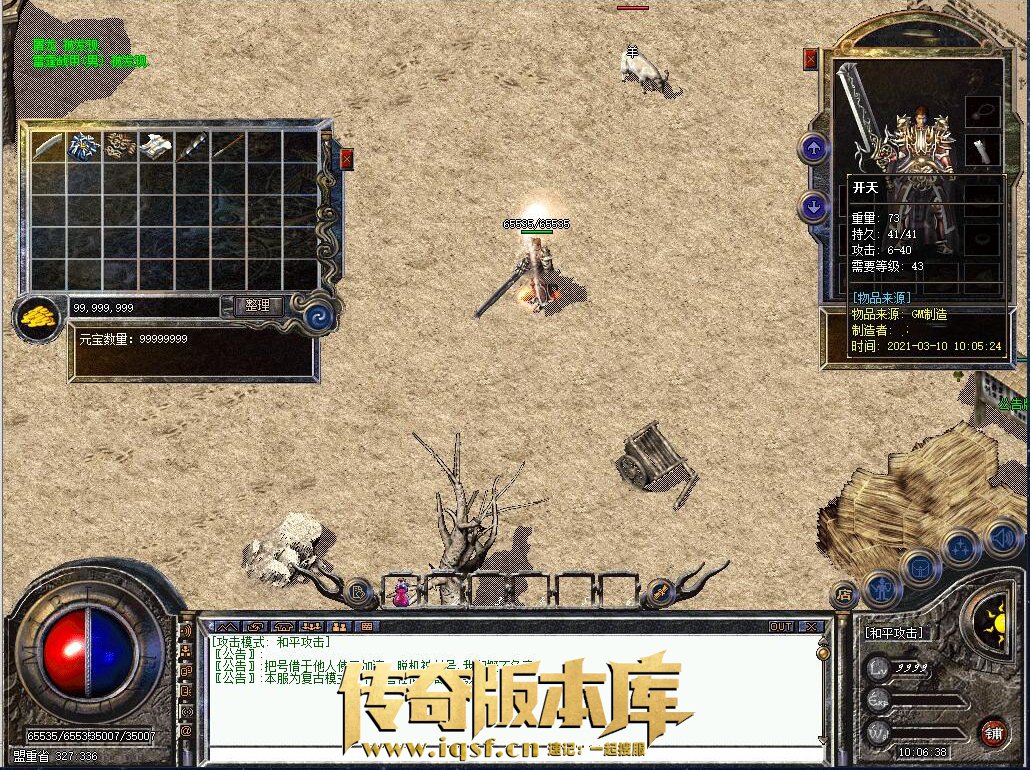Select the curved blade in the bag
The image size is (1030, 770).
48,146
